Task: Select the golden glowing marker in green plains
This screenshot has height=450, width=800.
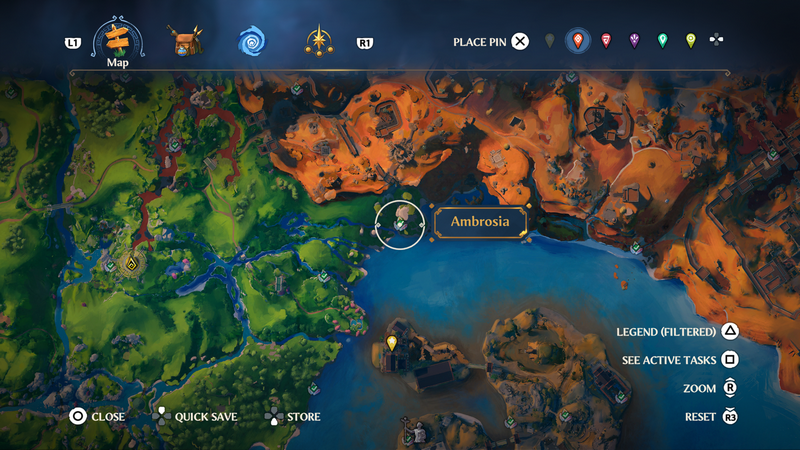Action: pos(131,265)
